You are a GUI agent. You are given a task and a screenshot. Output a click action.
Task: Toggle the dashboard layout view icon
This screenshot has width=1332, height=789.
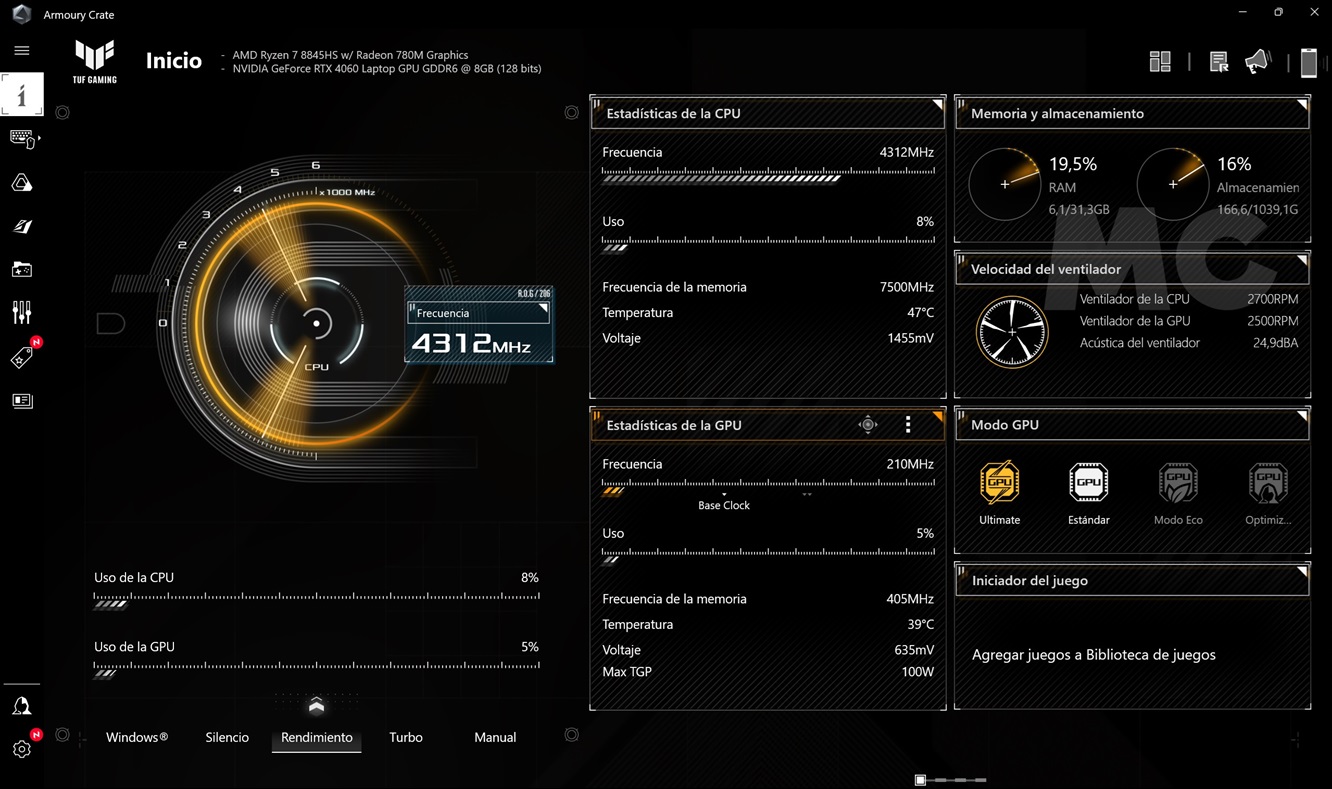tap(1160, 62)
